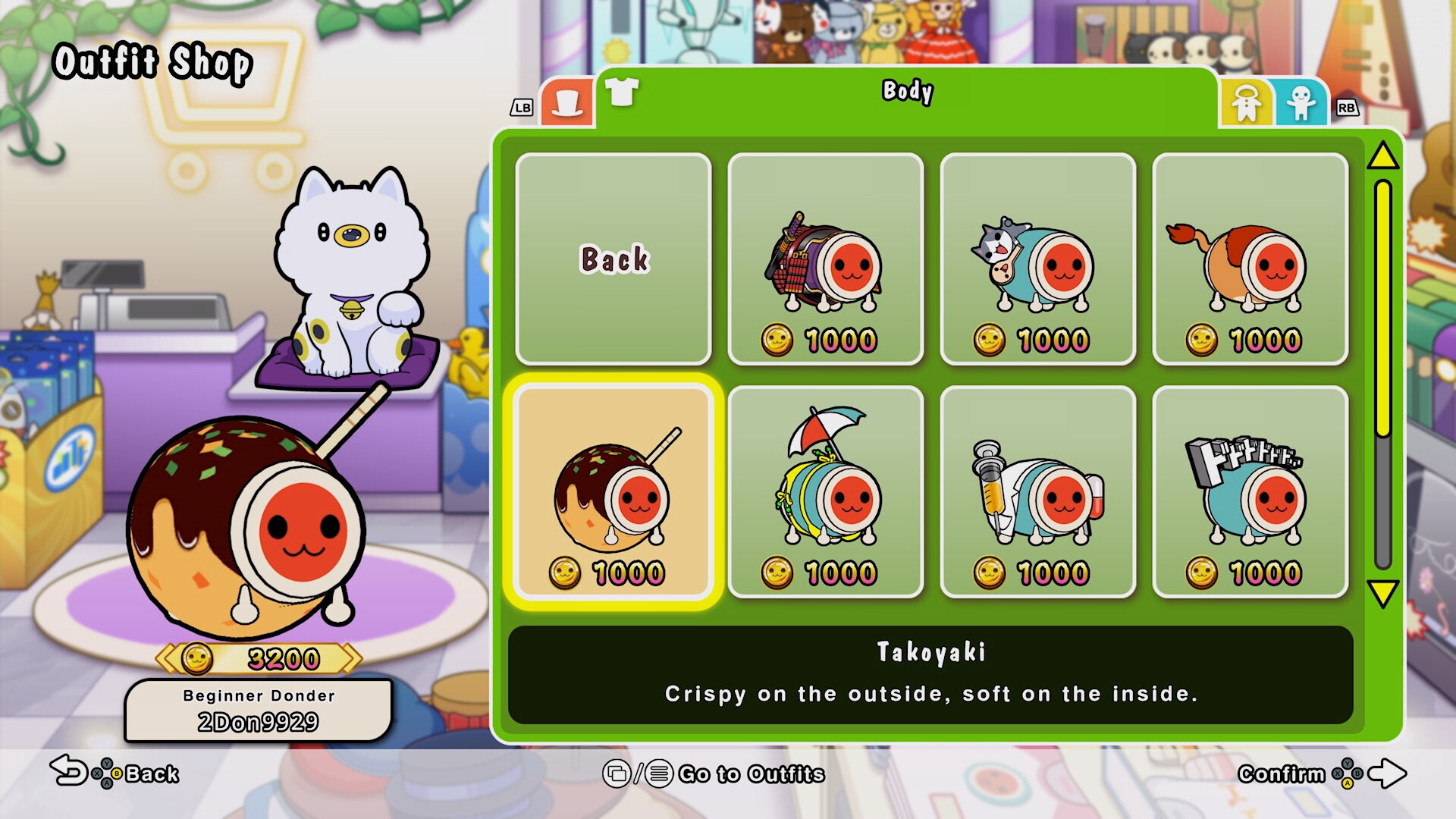Screen dimensions: 1456x819
Task: Click the scroll down arrow
Action: coord(1382,593)
